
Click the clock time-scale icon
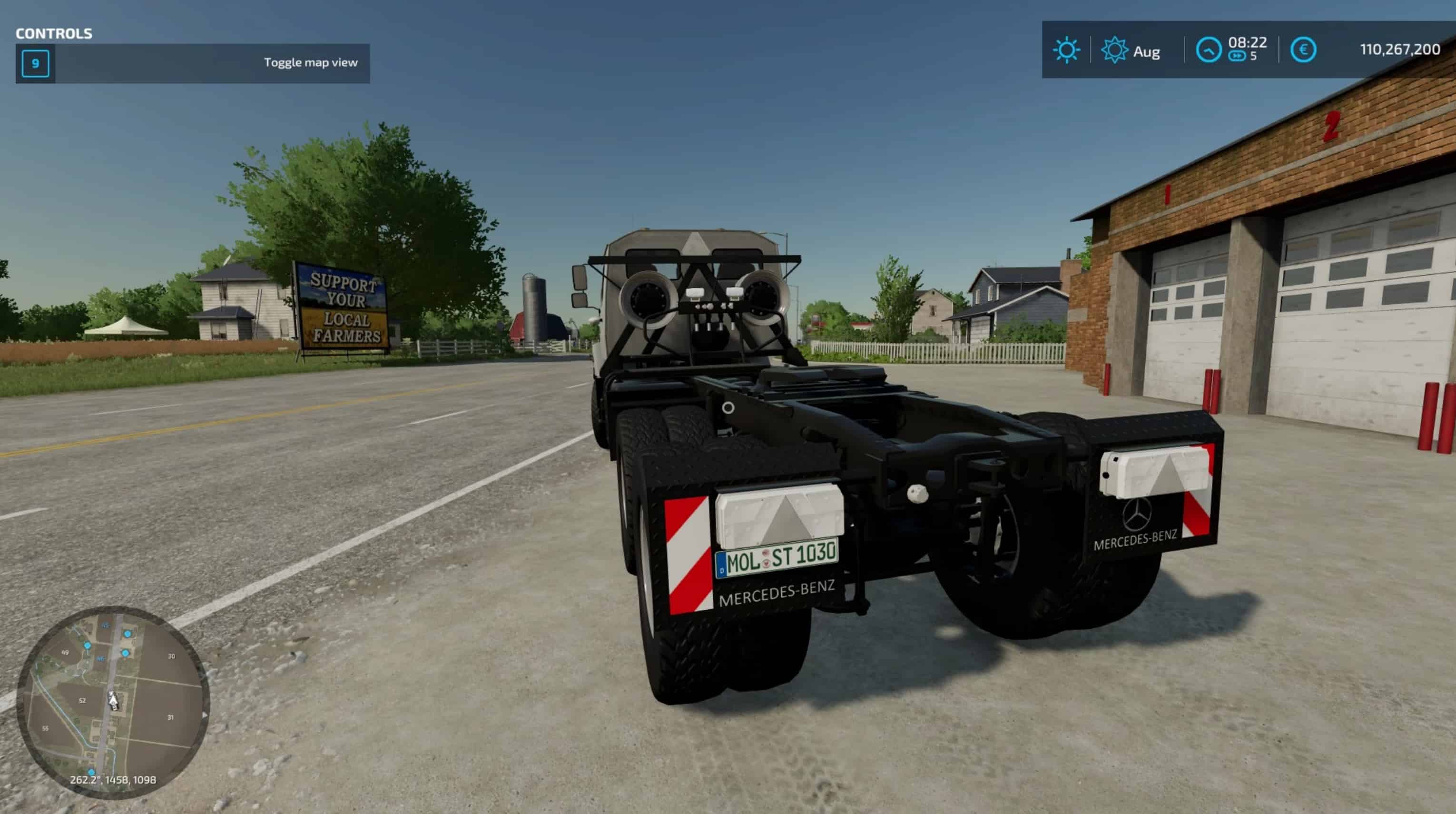(x=1209, y=50)
